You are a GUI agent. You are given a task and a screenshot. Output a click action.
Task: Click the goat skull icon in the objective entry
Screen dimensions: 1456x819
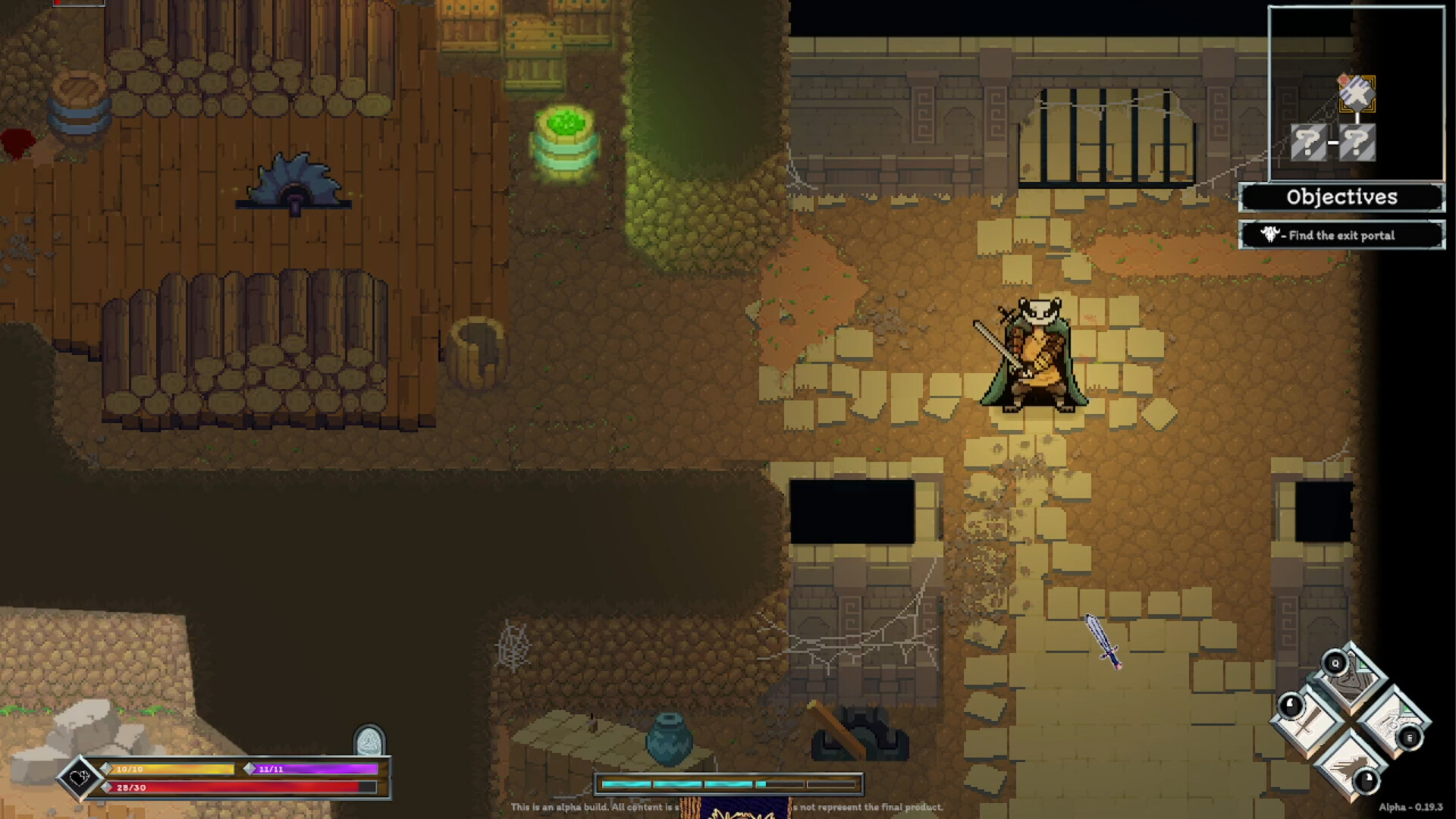point(1270,234)
